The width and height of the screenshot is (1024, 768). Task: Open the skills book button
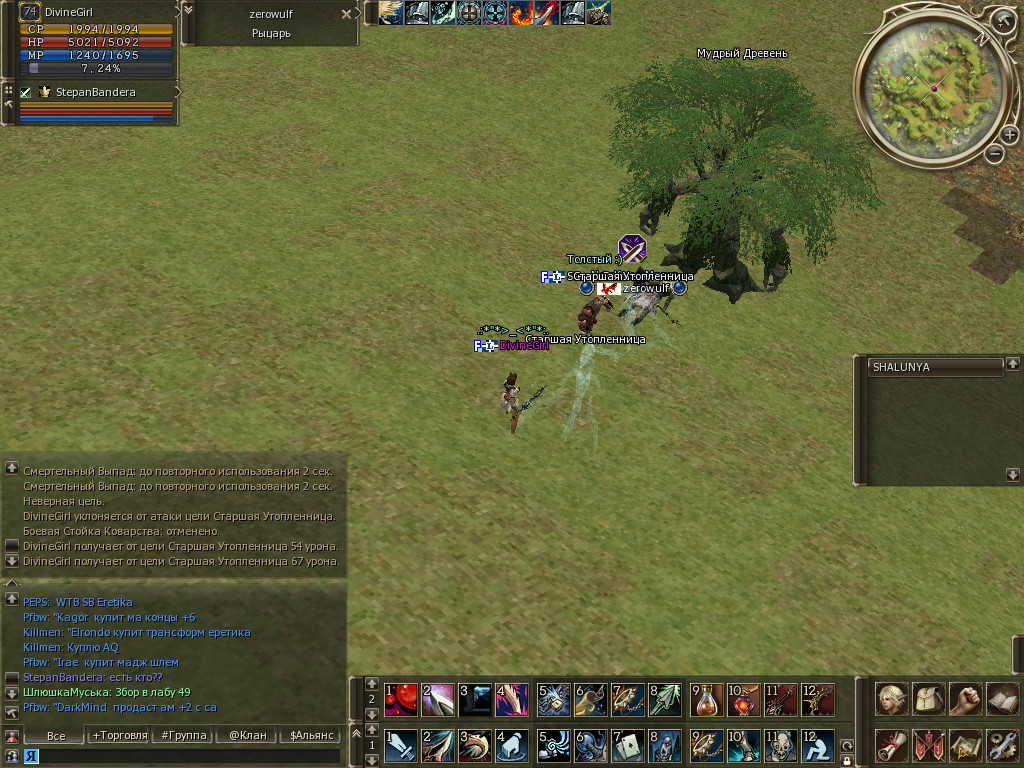[1002, 698]
